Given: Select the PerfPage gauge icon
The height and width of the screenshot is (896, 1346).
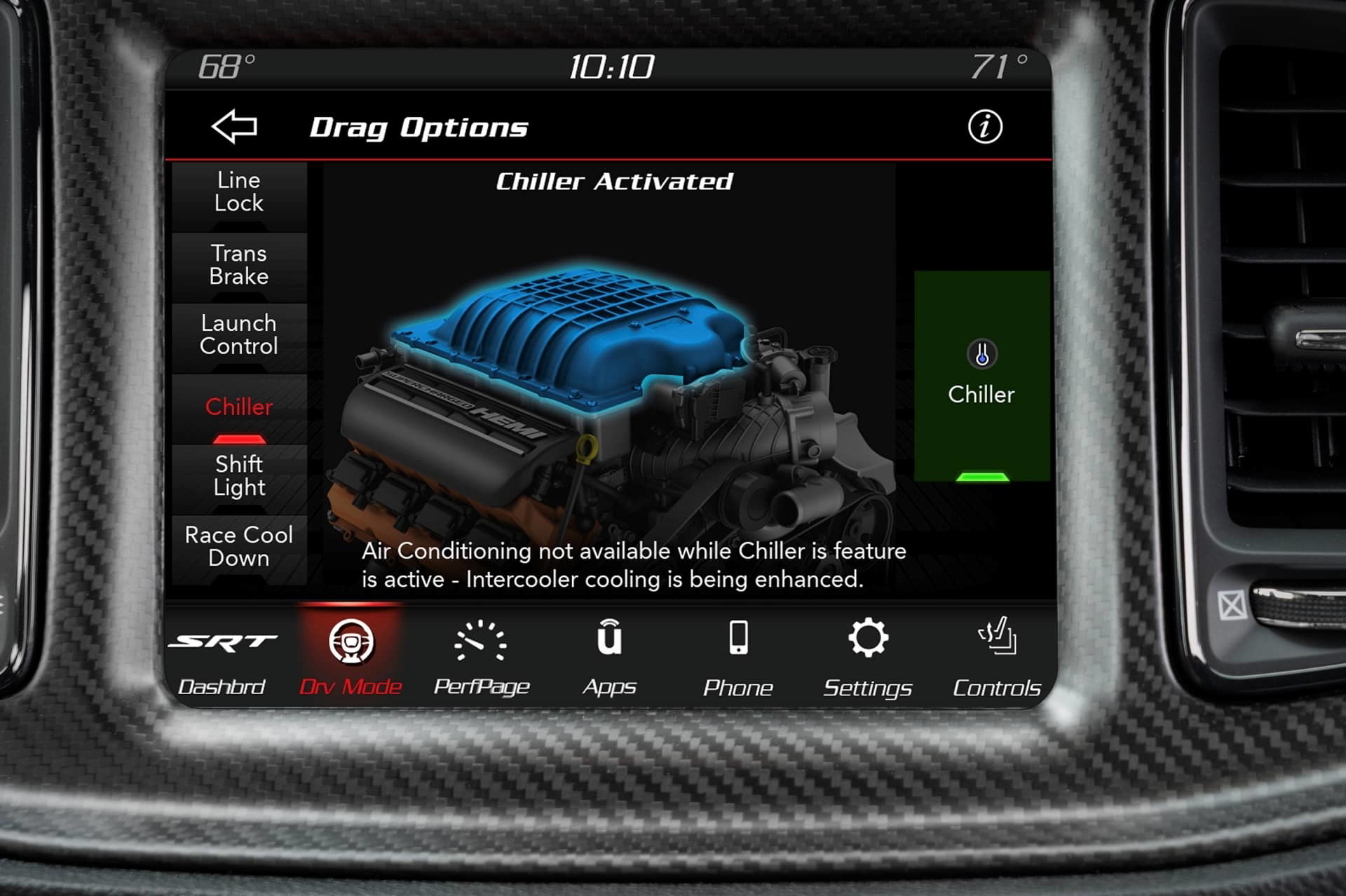Looking at the screenshot, I should [x=481, y=642].
